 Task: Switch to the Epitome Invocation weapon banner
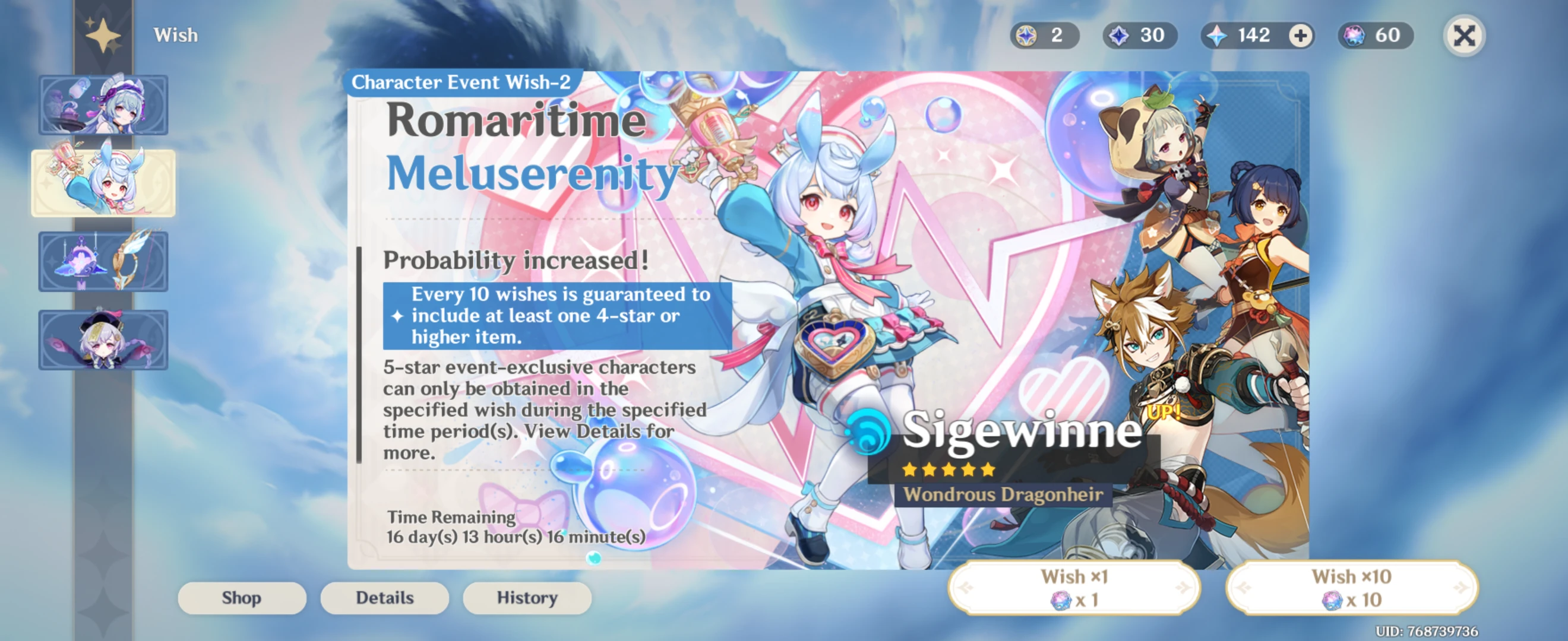click(x=103, y=262)
